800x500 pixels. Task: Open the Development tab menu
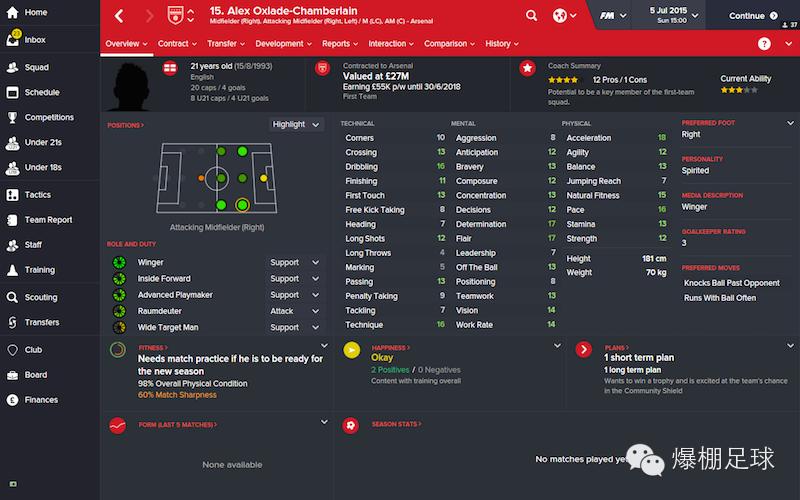[283, 44]
